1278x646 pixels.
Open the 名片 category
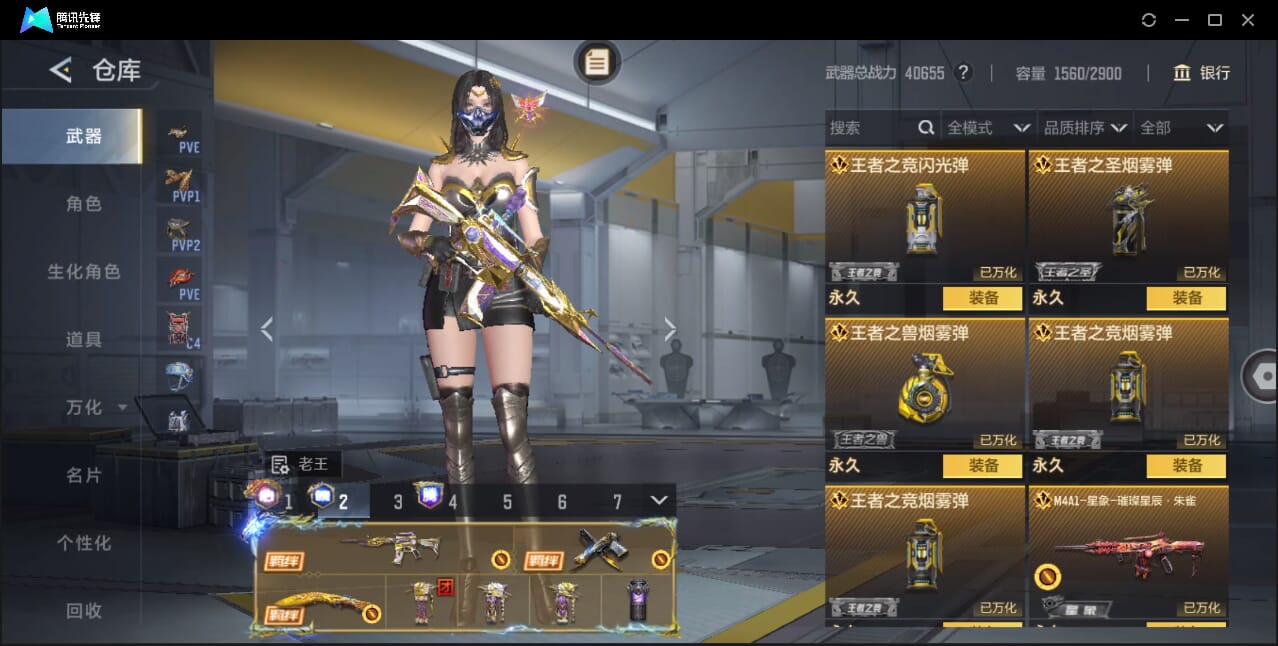[x=84, y=475]
